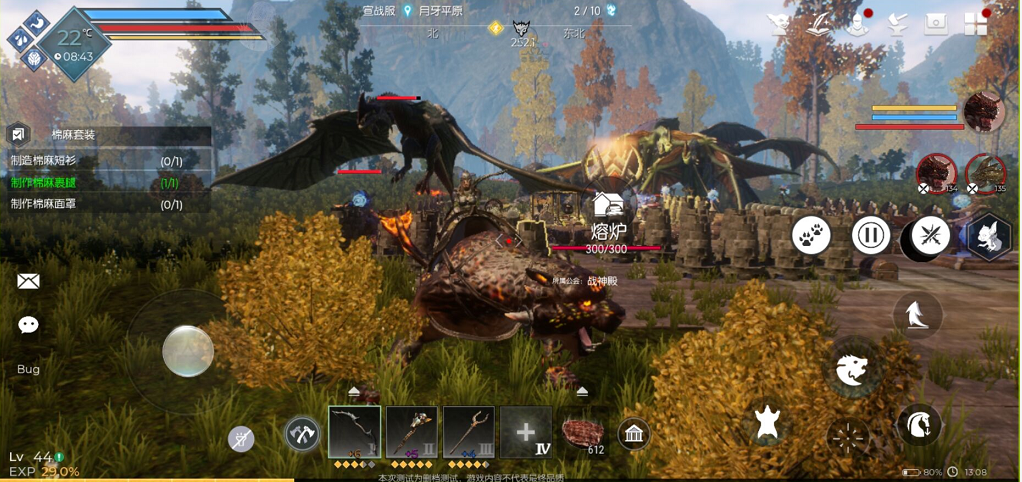Tap the paw print pet command
The height and width of the screenshot is (482, 1022).
click(812, 236)
